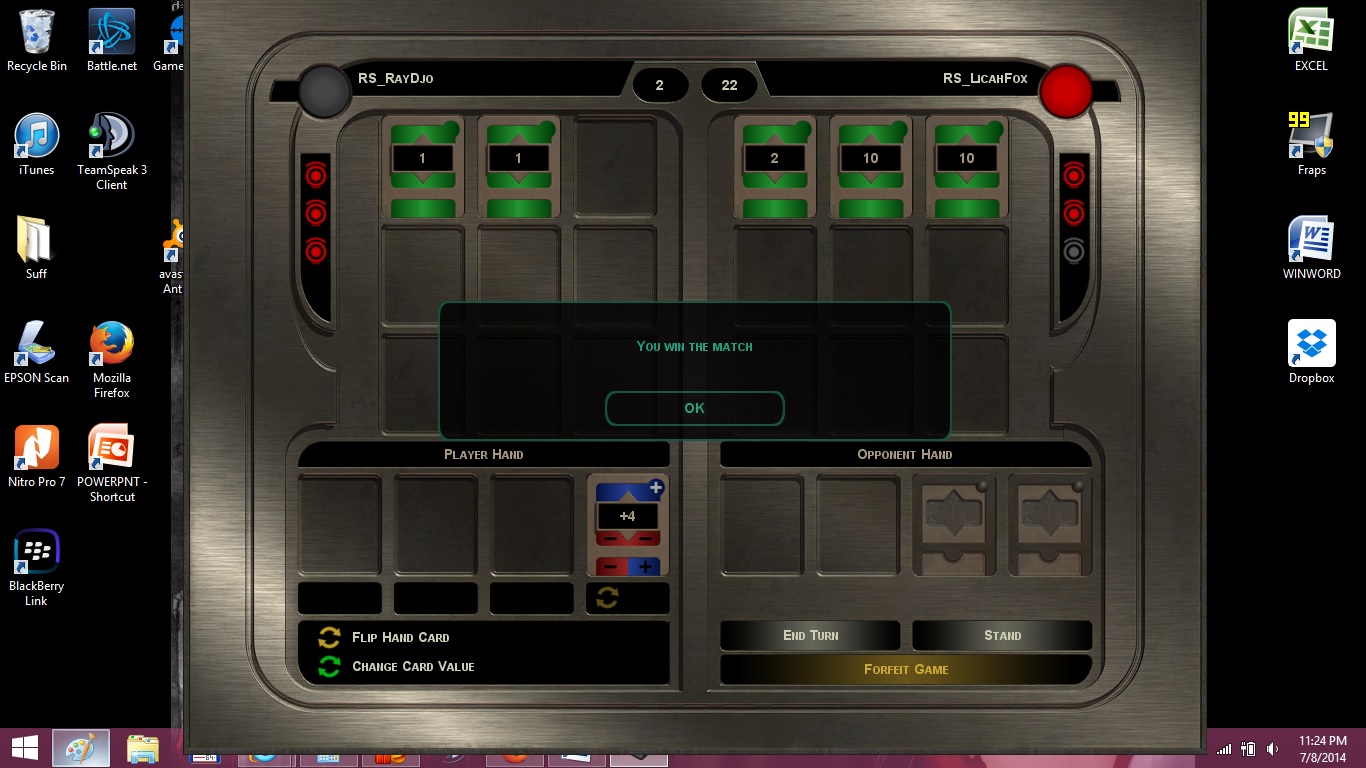Flip the +4 hand card sign
1366x768 pixels.
click(x=607, y=598)
